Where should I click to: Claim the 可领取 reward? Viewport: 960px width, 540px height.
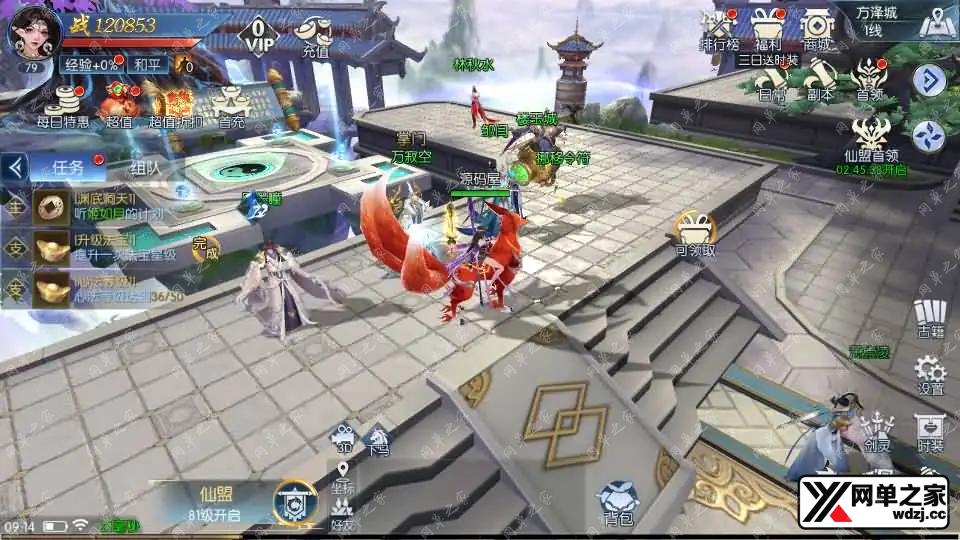click(x=695, y=233)
